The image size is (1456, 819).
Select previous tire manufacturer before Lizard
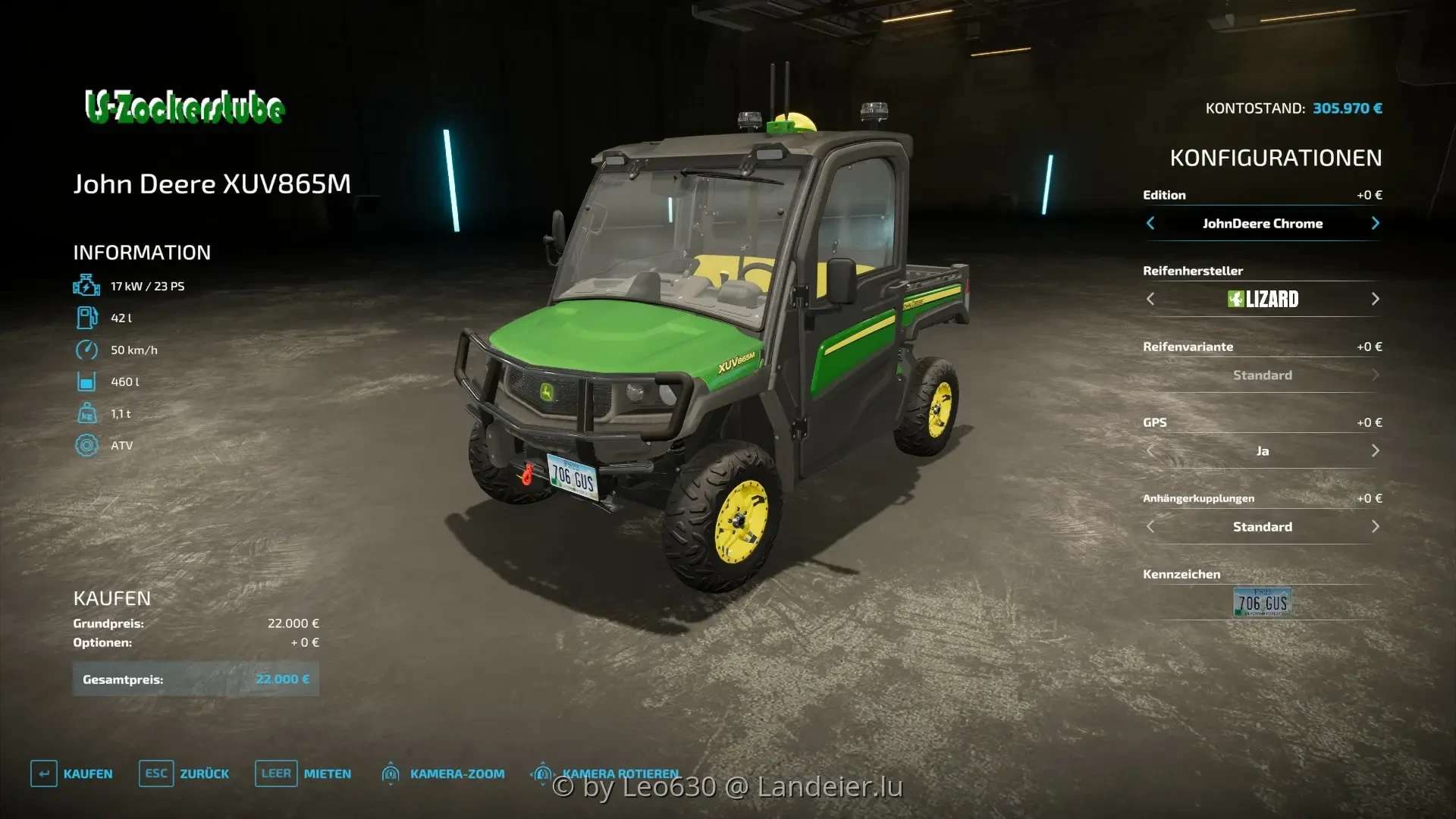[x=1150, y=299]
